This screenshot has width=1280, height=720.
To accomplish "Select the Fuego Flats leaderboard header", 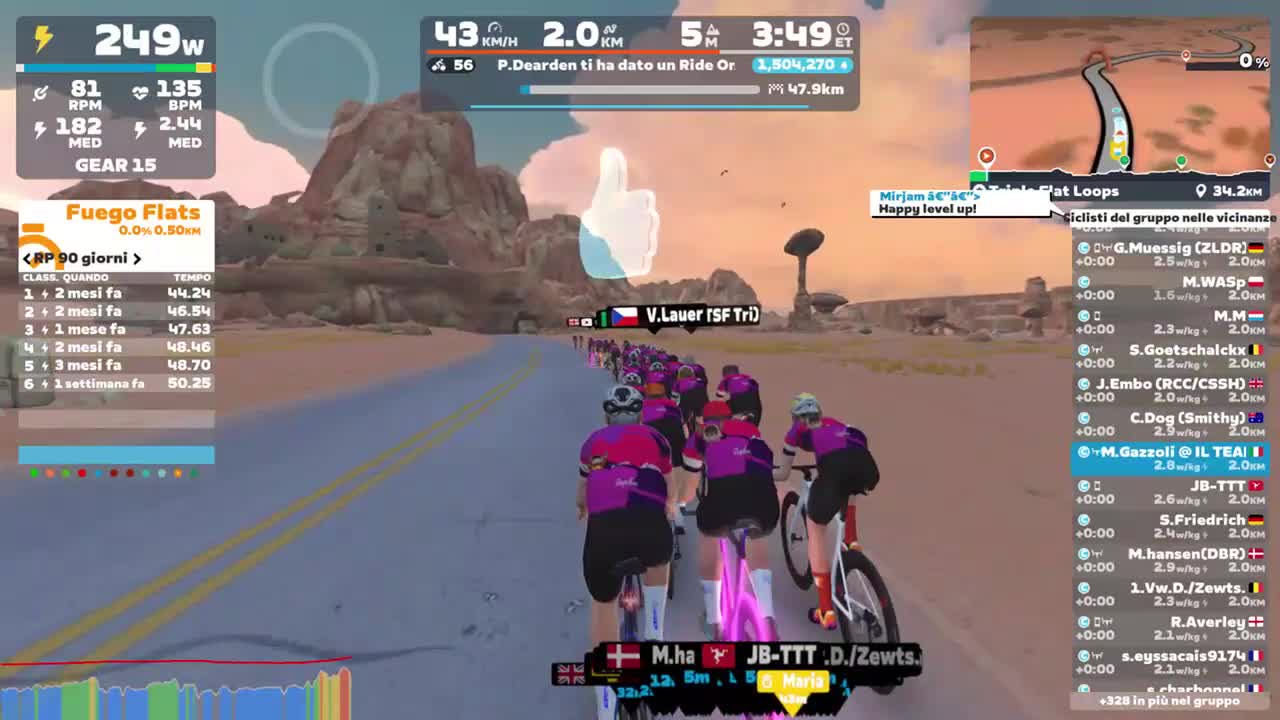I will point(131,212).
